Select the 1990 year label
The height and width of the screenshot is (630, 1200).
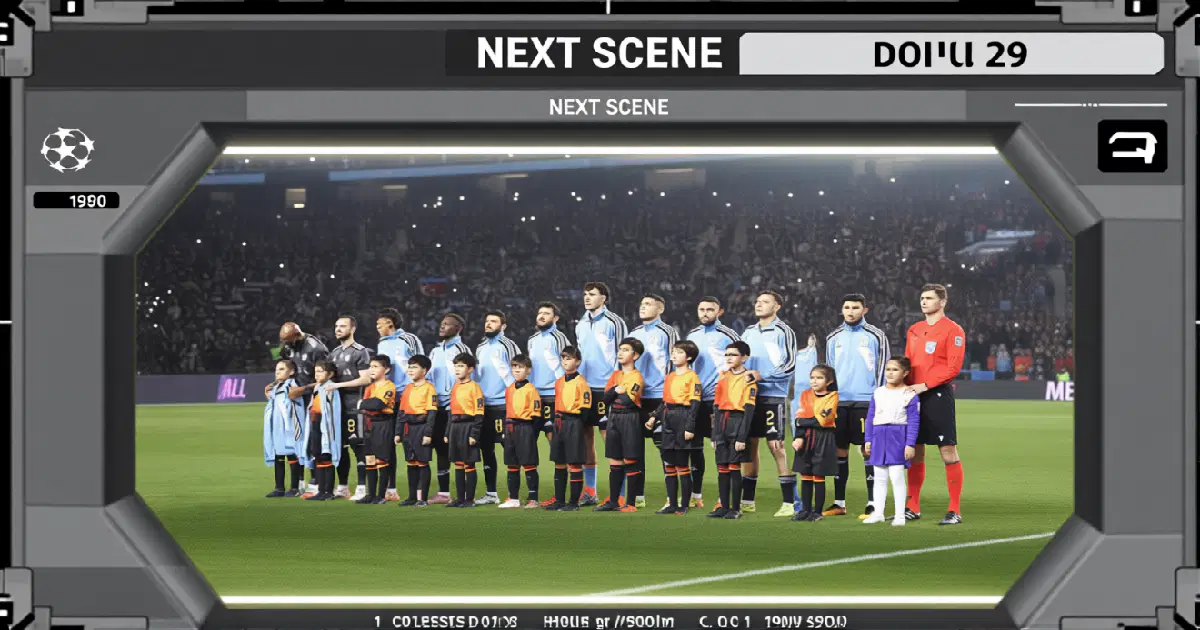(77, 201)
